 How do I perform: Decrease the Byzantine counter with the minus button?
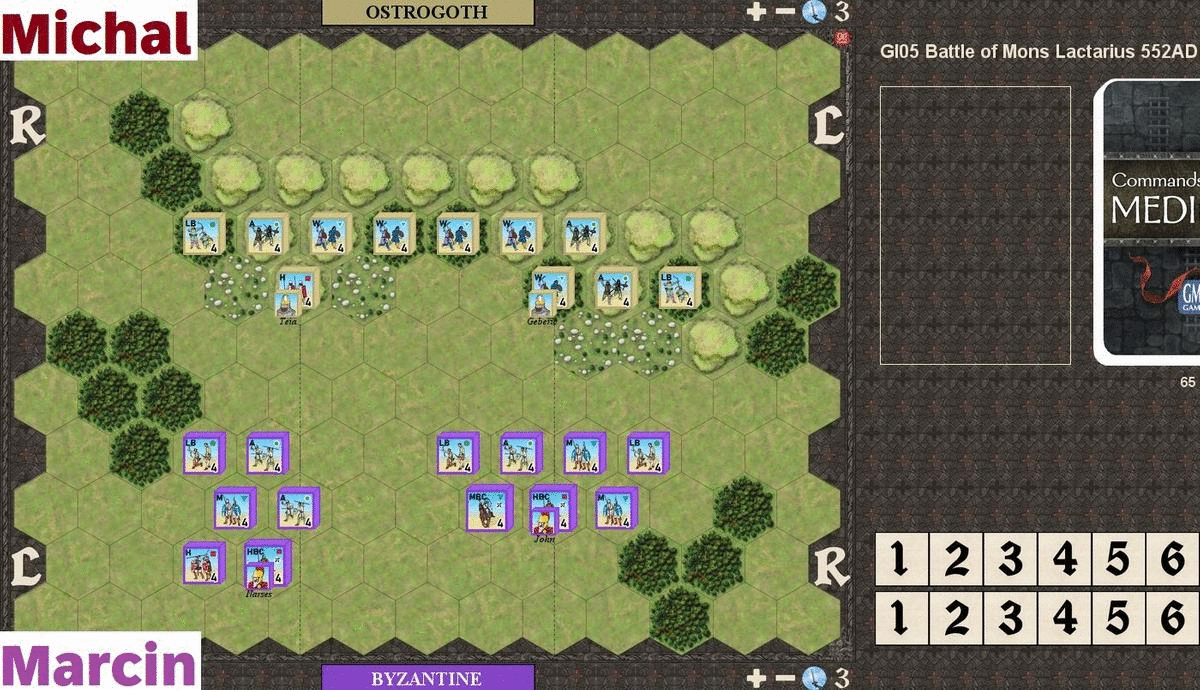[784, 677]
